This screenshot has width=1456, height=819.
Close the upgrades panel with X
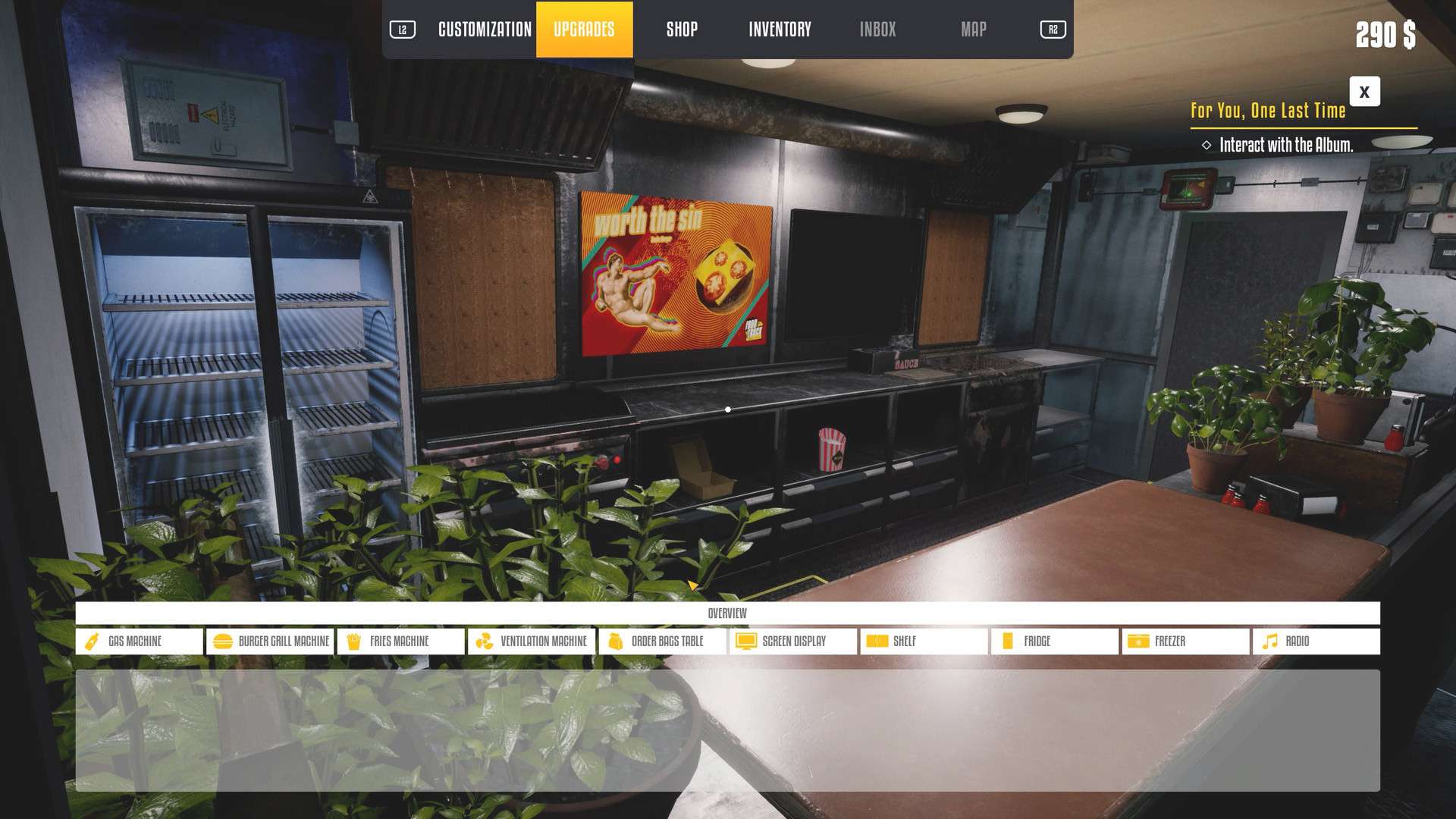(1363, 92)
